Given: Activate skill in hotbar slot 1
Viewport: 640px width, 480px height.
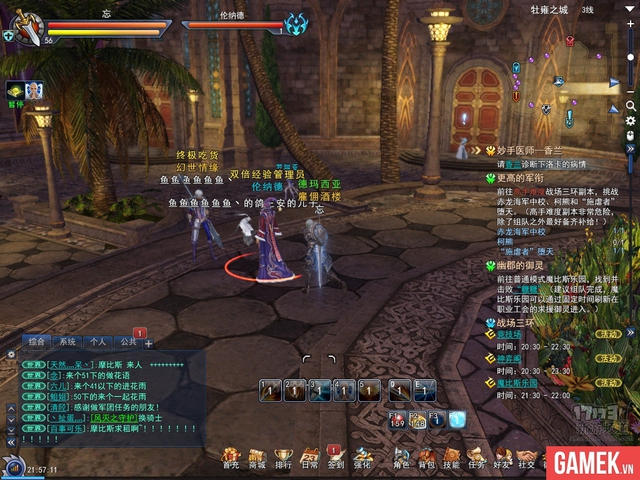Looking at the screenshot, I should coord(269,390).
